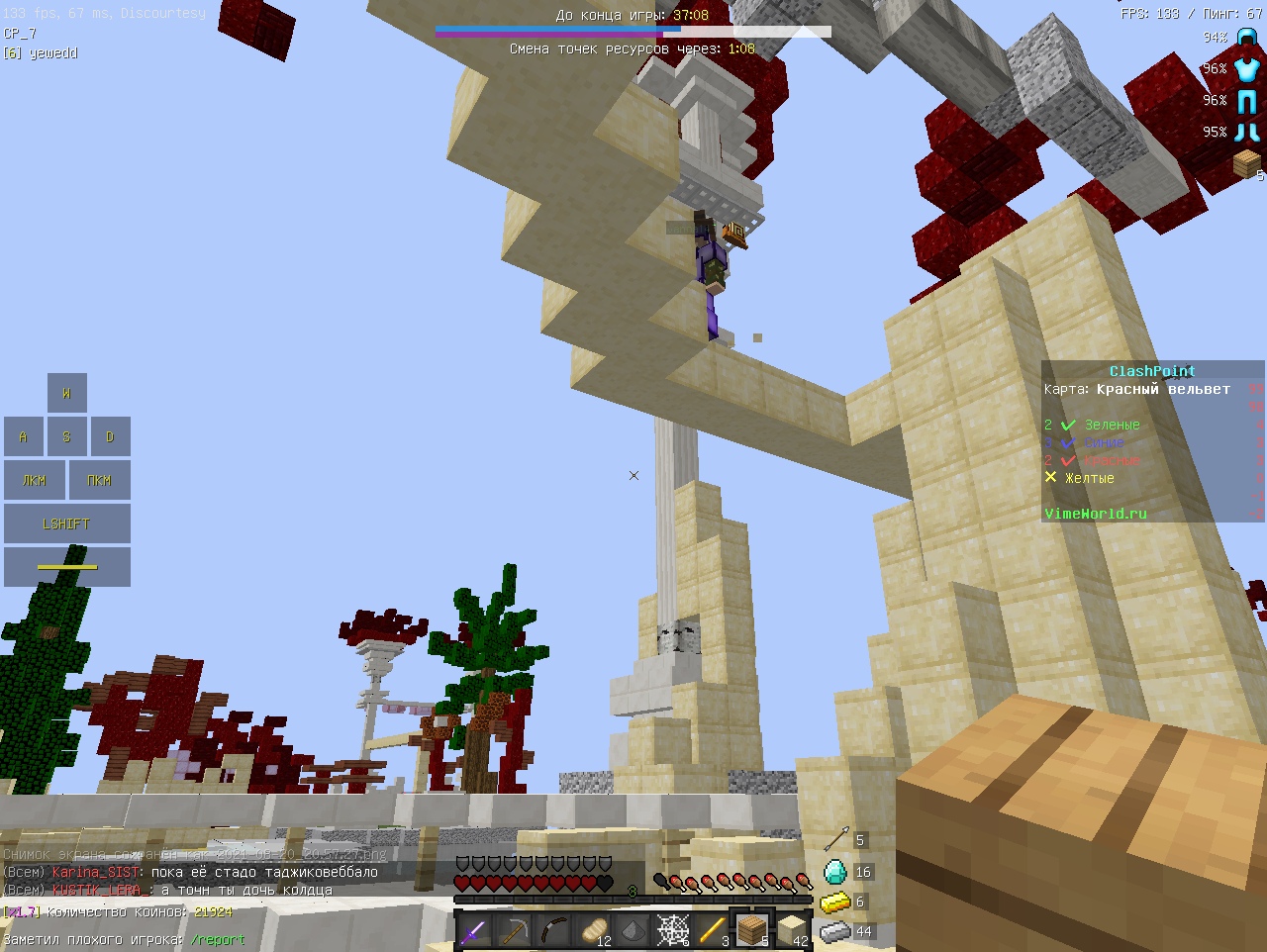Pick the gunpowder slot in the hotbar
This screenshot has height=952, width=1267.
click(x=633, y=931)
